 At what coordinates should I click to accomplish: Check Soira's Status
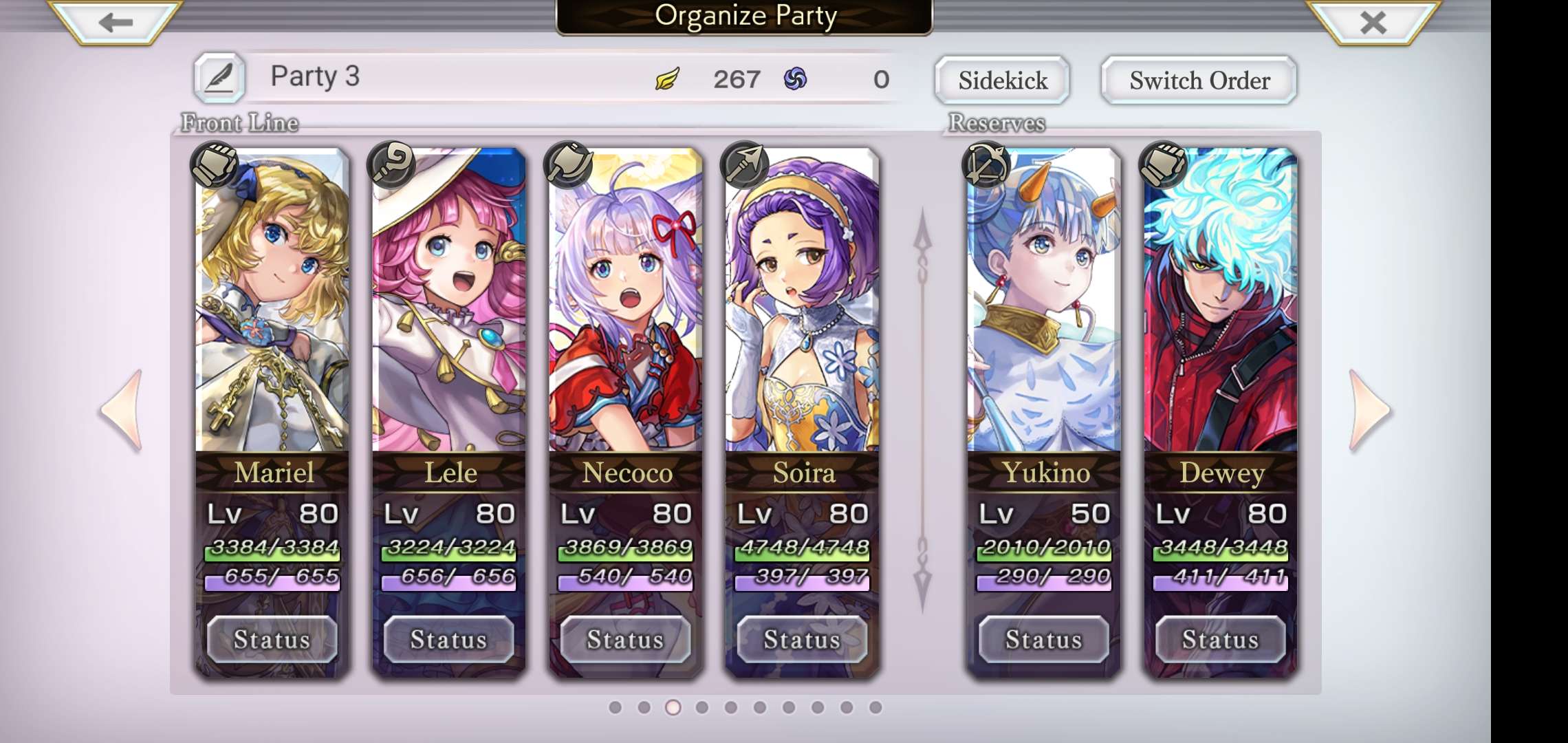tap(803, 640)
